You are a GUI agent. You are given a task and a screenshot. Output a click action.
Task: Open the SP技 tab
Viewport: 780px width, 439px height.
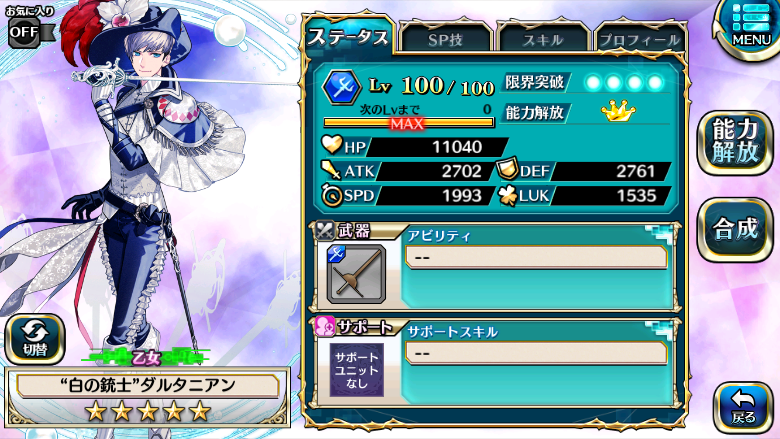coord(445,39)
